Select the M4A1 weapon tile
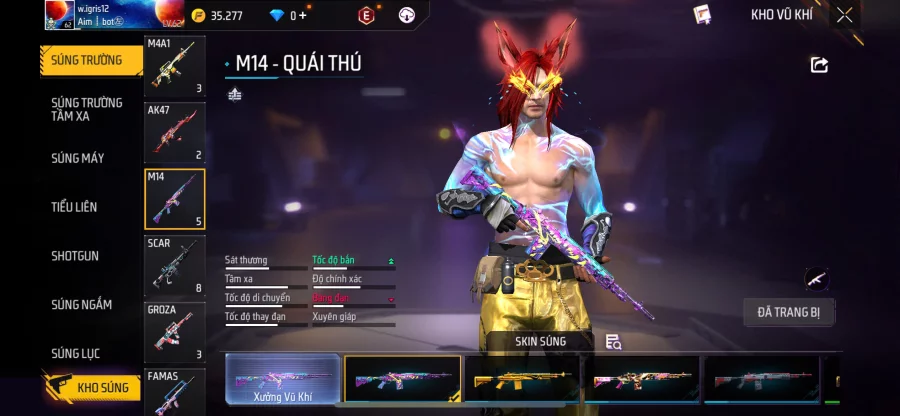The height and width of the screenshot is (416, 900). pos(175,67)
